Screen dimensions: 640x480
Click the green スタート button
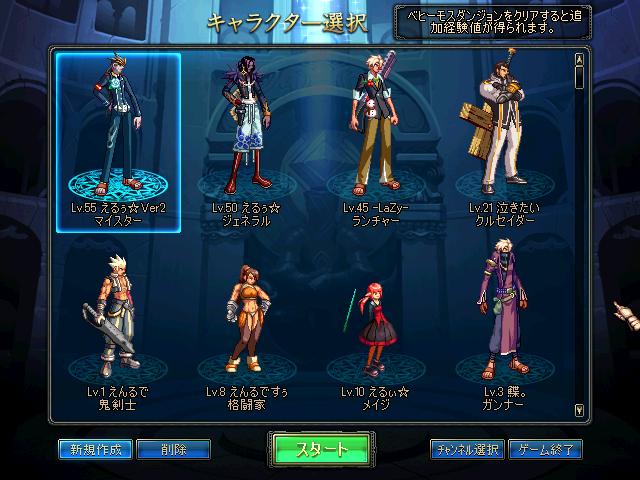pyautogui.click(x=321, y=449)
